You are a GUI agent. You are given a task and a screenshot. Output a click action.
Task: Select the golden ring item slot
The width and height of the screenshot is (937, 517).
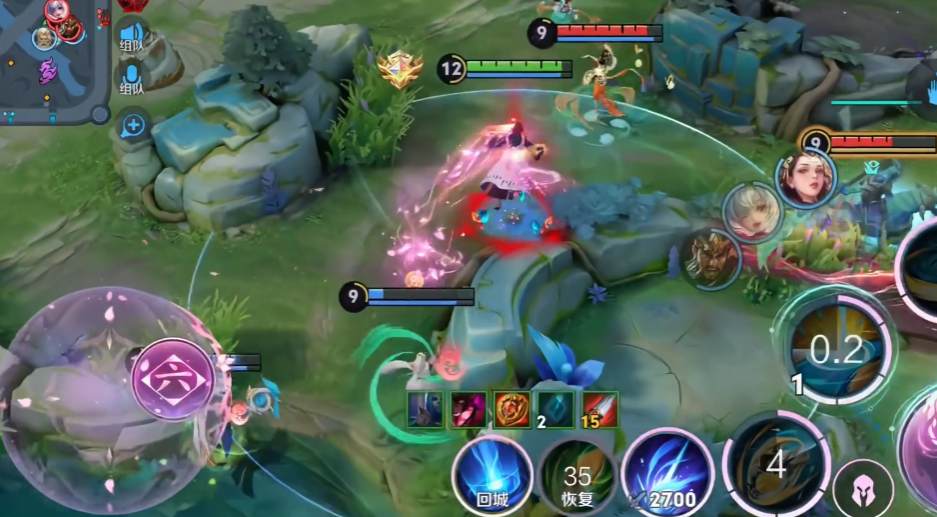coord(512,409)
